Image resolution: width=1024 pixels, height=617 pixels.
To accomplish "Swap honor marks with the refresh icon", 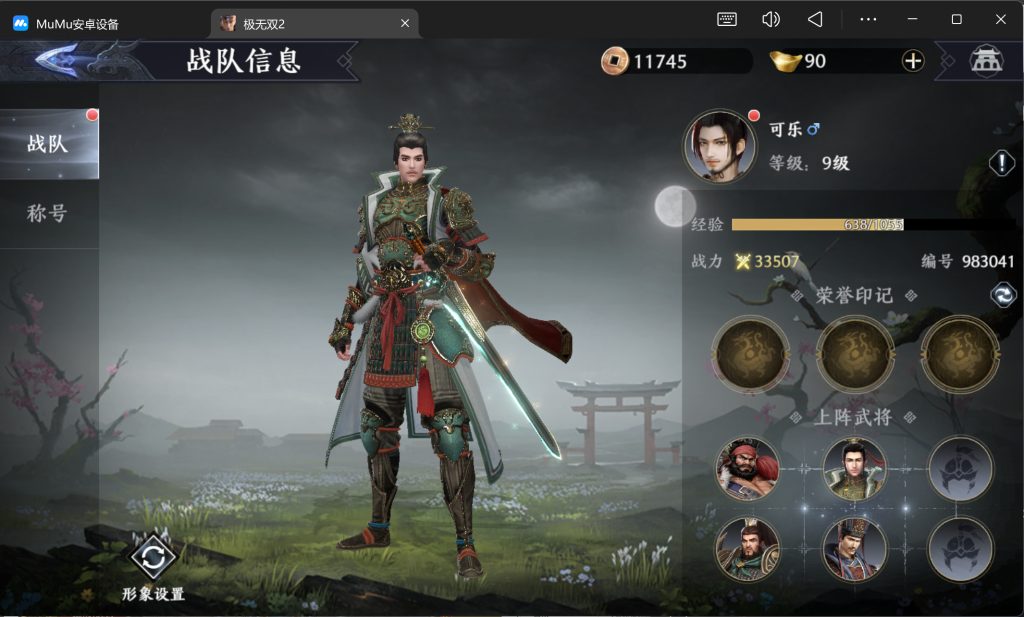I will (x=1003, y=294).
